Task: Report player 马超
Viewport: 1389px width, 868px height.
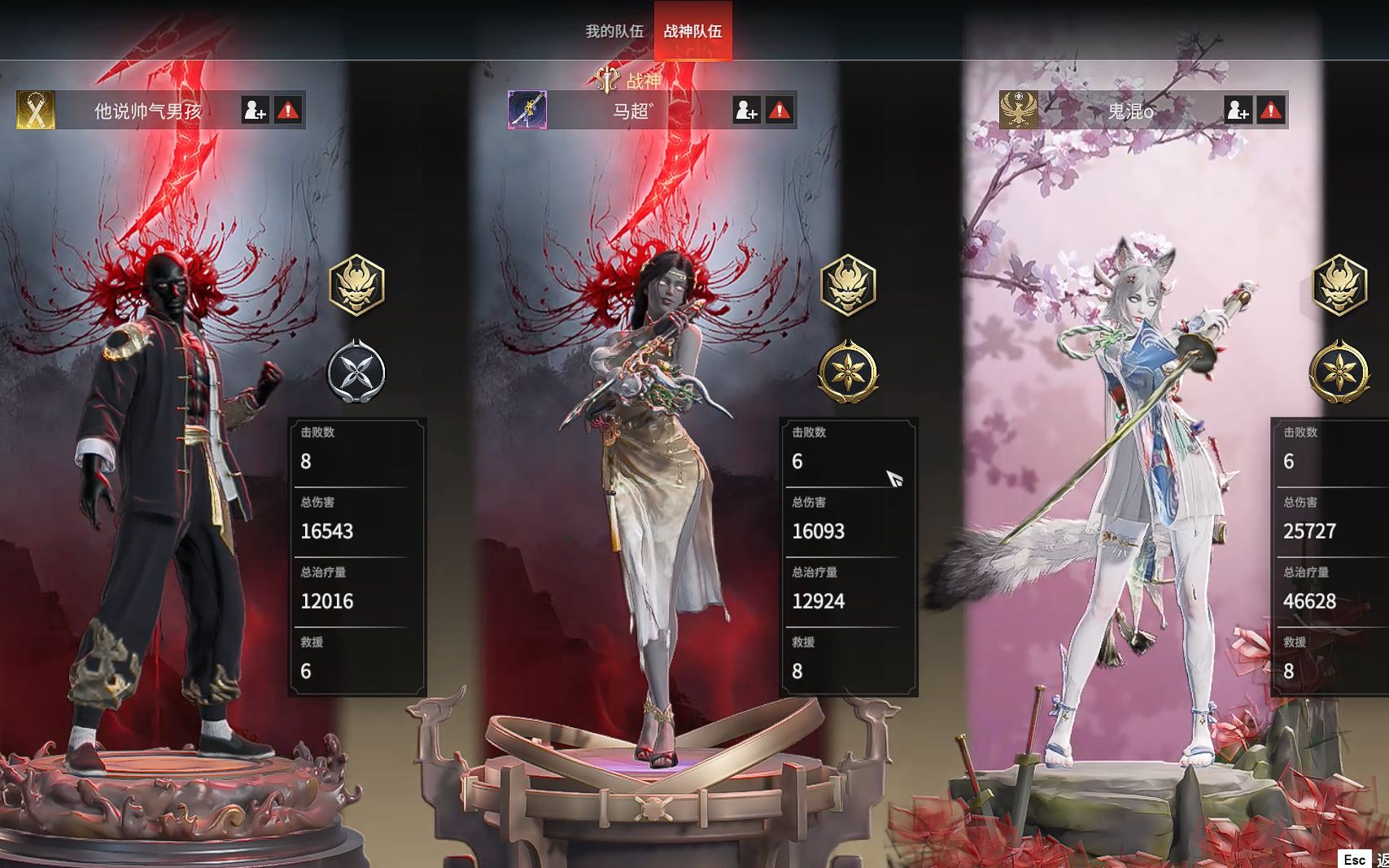Action: 780,110
